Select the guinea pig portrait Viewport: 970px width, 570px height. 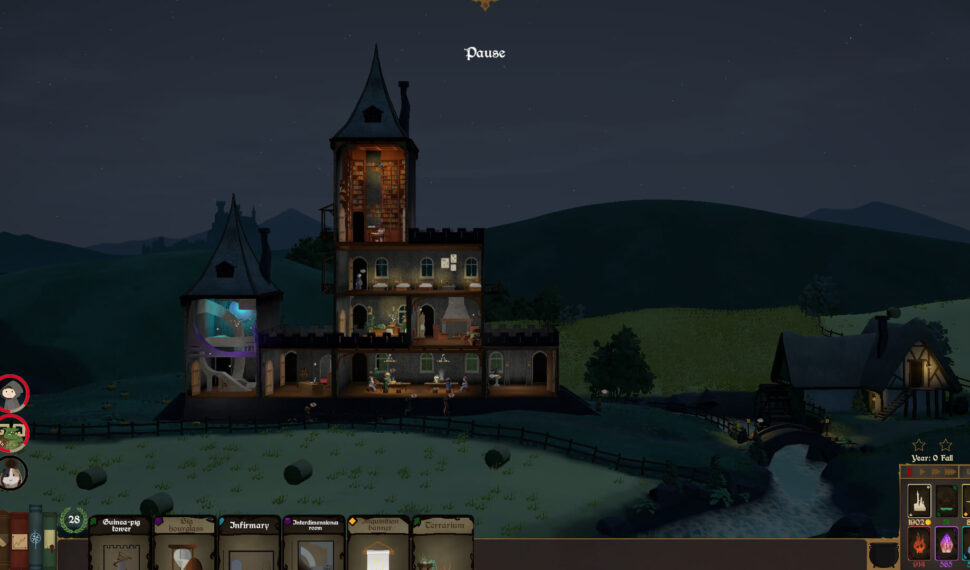click(12, 473)
